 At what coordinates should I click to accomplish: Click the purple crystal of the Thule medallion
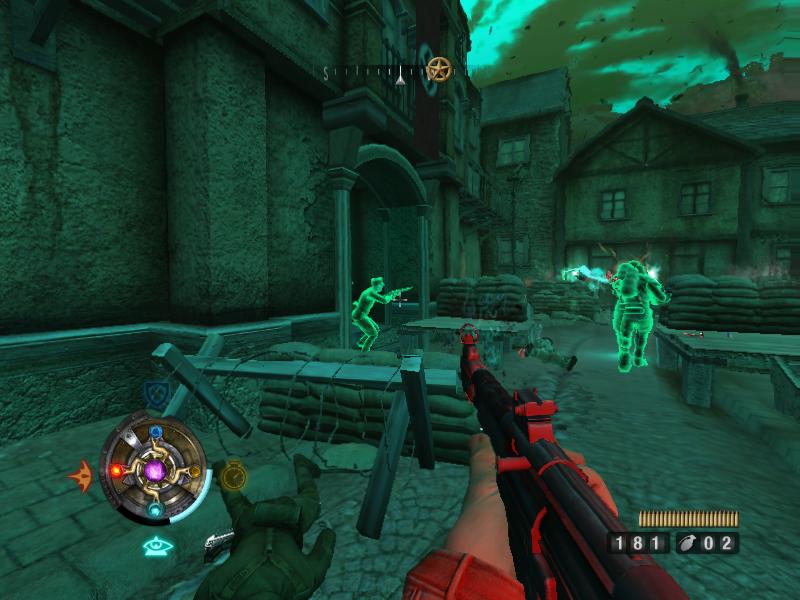click(x=154, y=468)
